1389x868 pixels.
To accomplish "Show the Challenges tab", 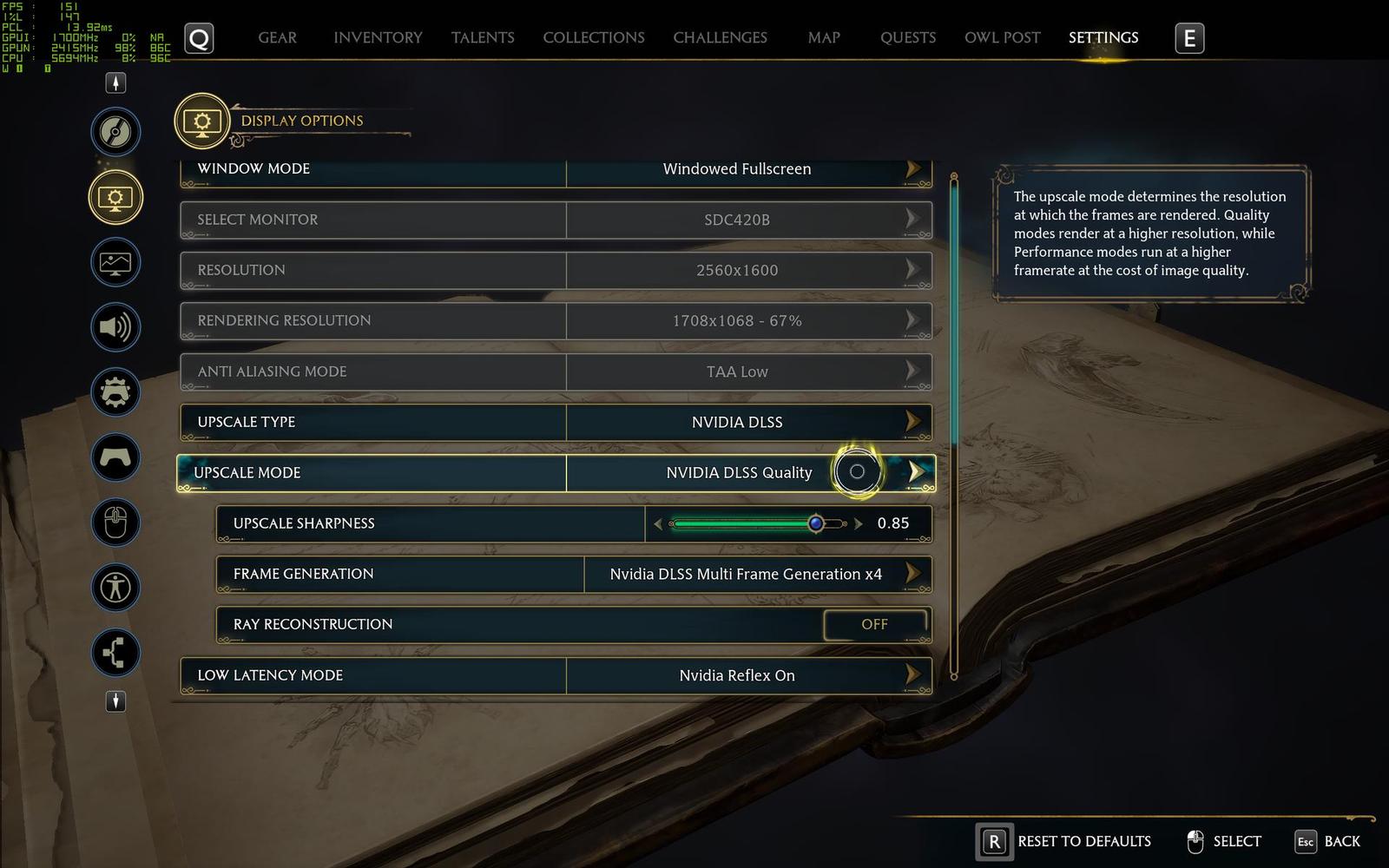I will pos(720,38).
